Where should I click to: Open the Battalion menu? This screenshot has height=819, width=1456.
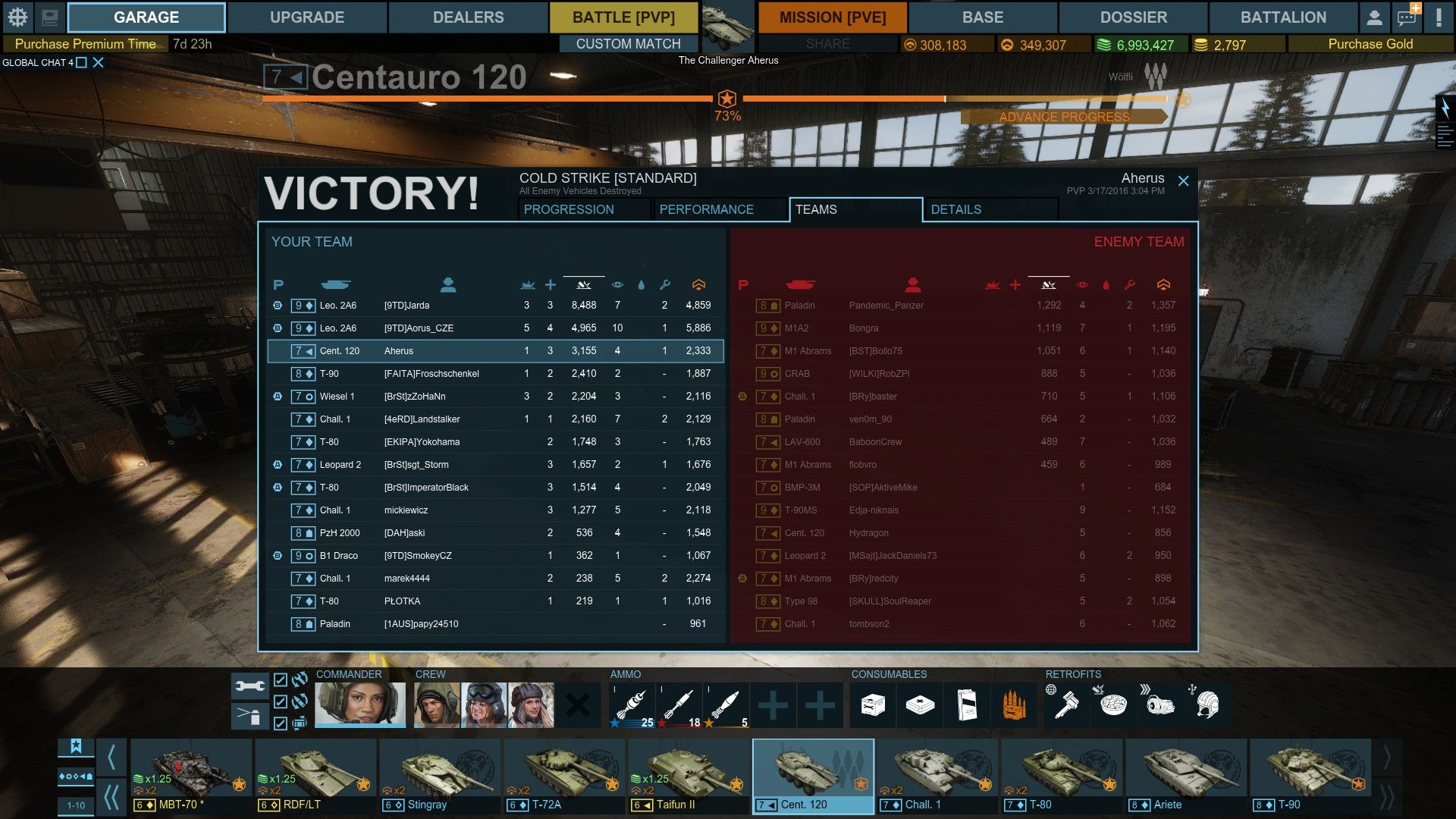1283,17
